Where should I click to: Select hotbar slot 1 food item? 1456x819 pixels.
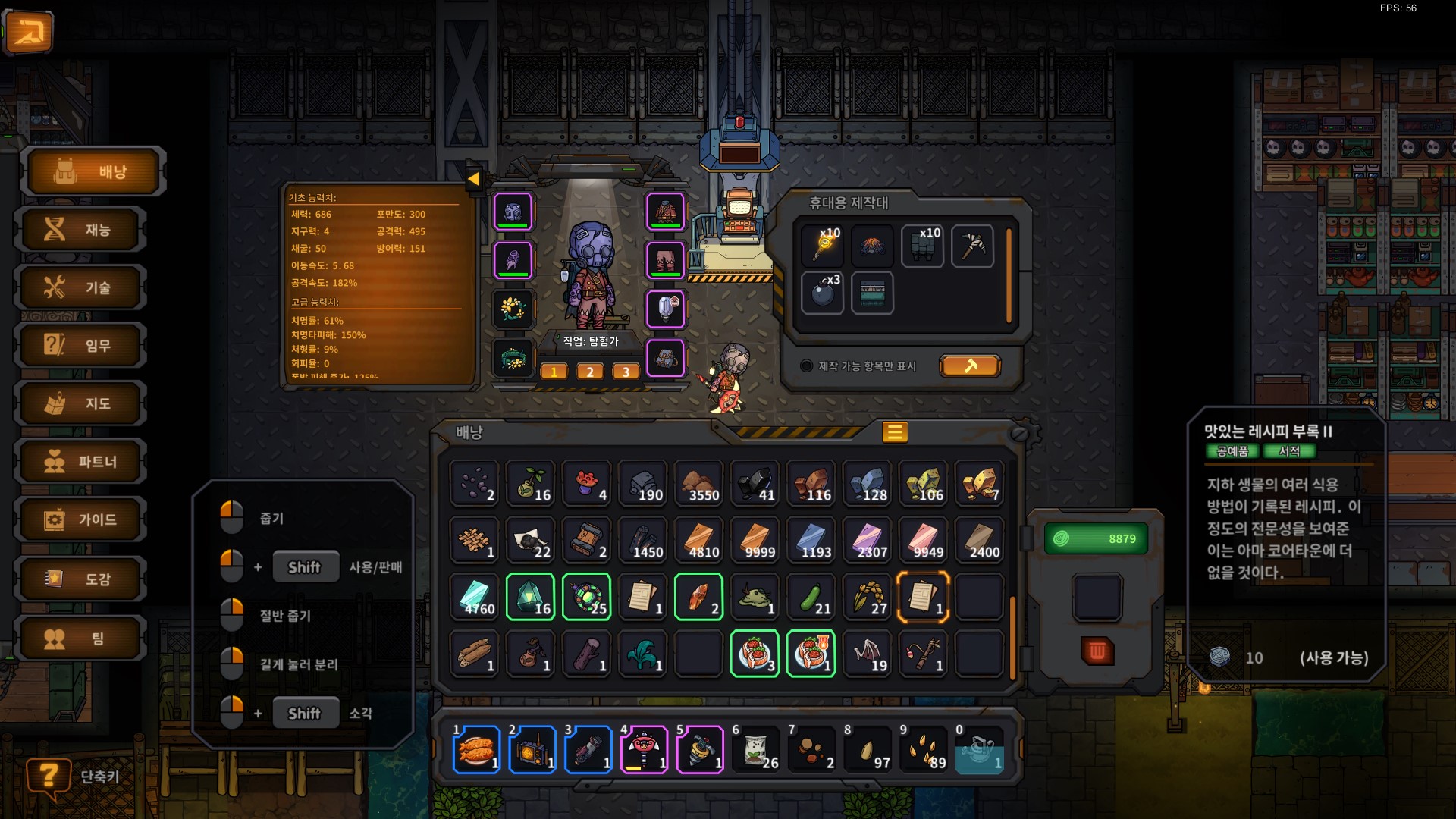pyautogui.click(x=476, y=749)
